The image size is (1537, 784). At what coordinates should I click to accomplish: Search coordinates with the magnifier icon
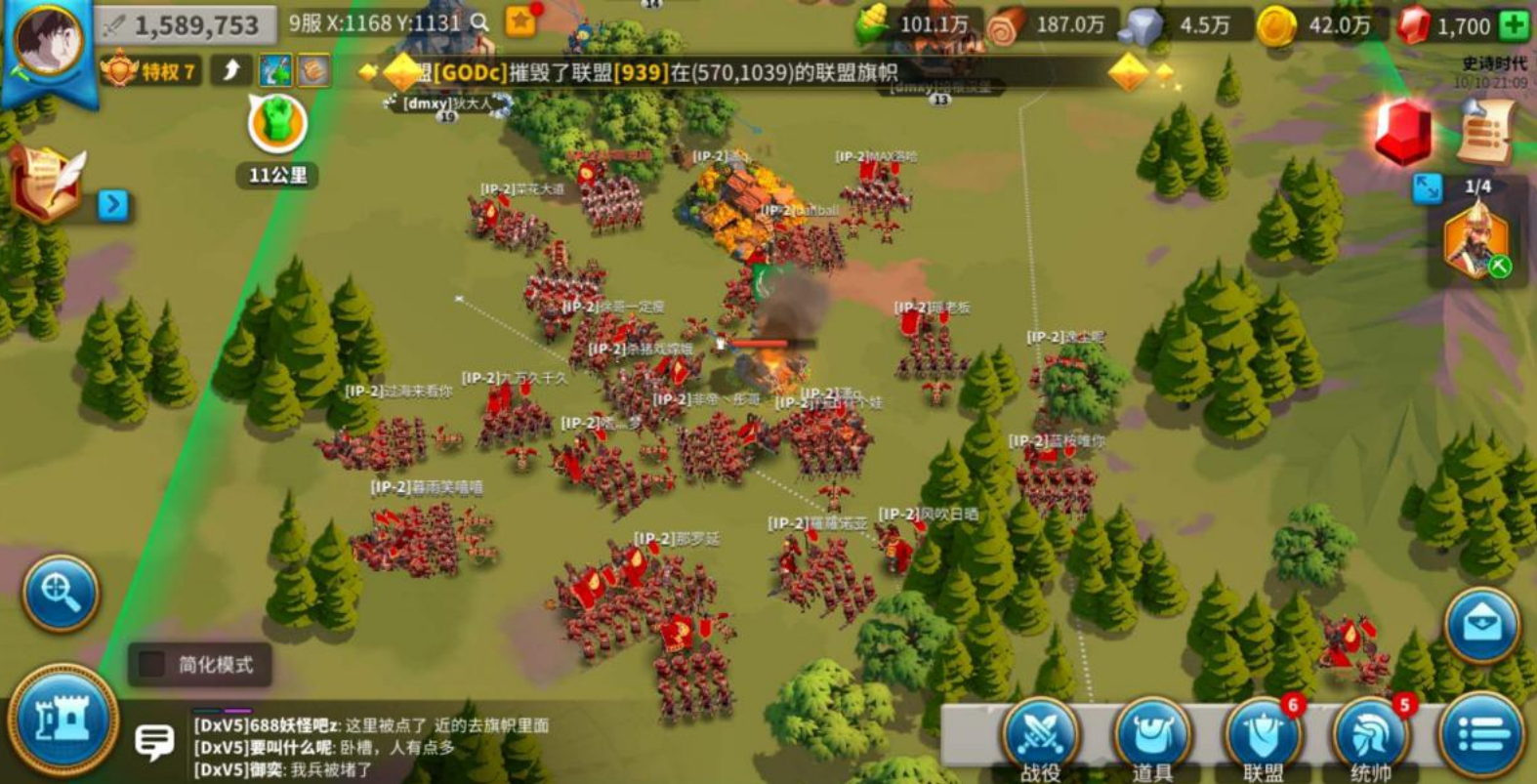click(479, 22)
